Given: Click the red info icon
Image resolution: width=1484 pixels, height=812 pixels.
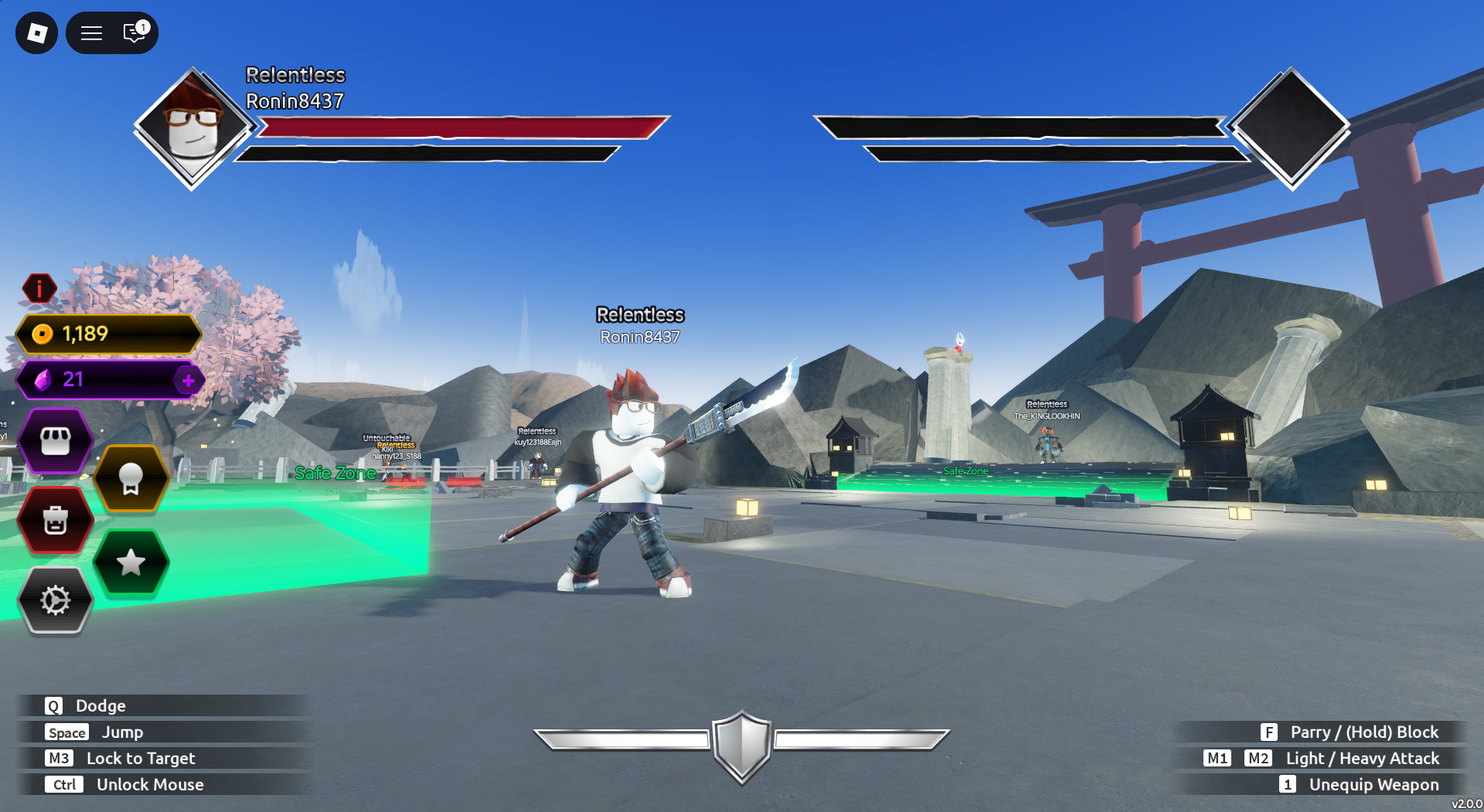Looking at the screenshot, I should tap(37, 288).
